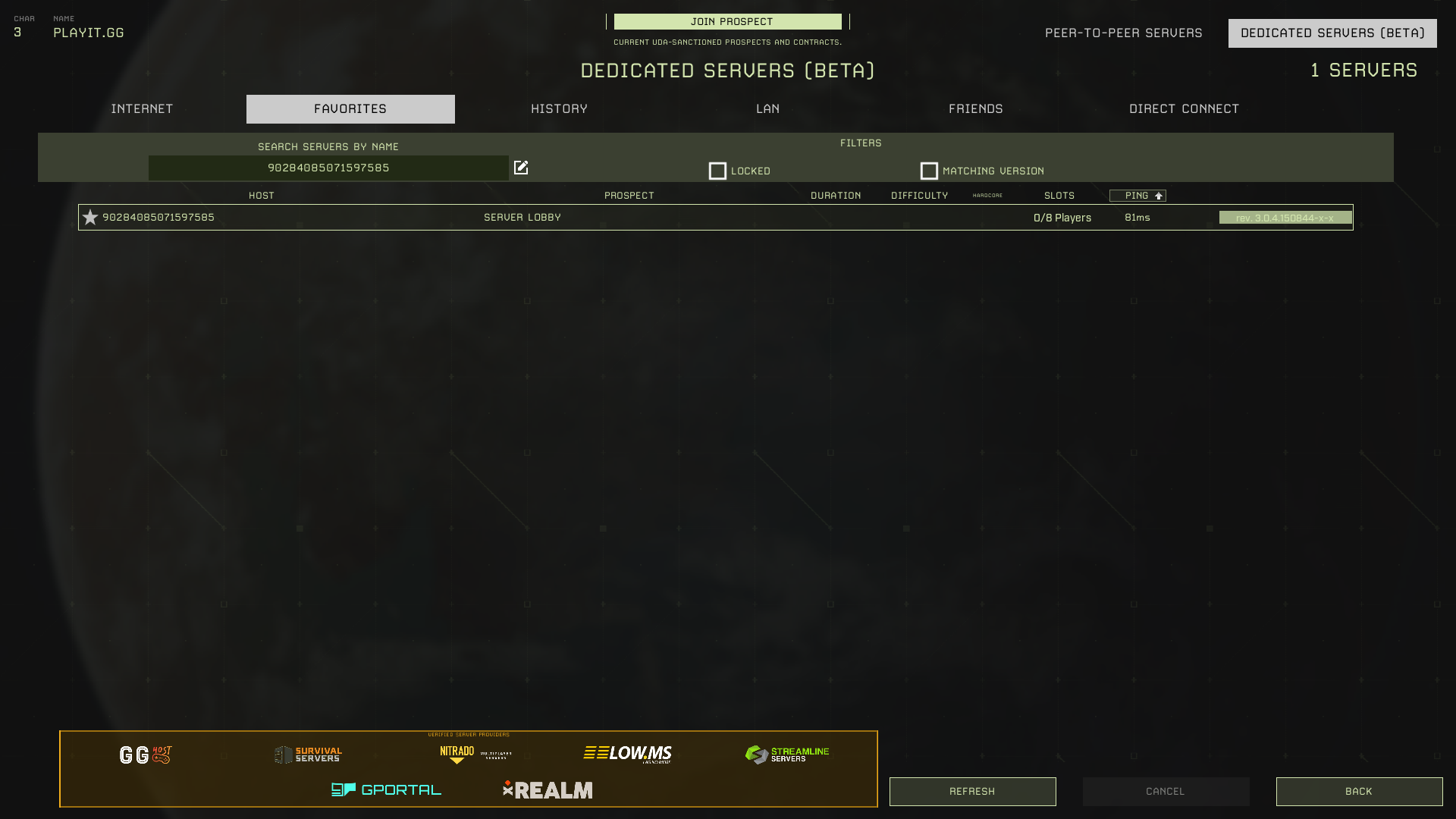Click the Streamline Servers logo
The width and height of the screenshot is (1456, 819).
coord(787,753)
